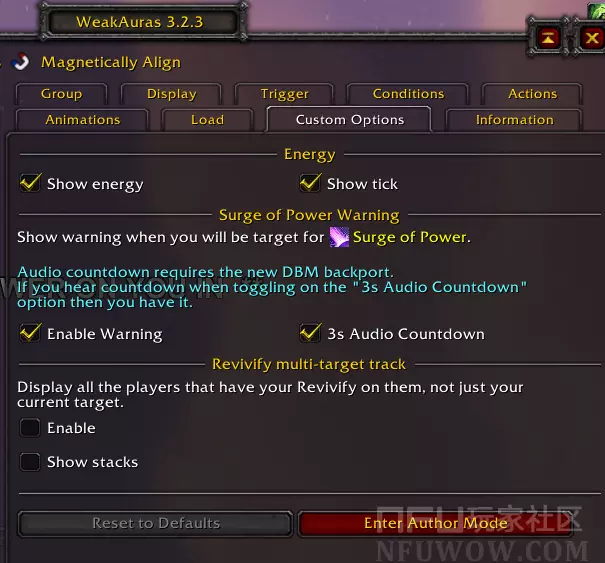
Task: Minimize the WeakAuras options panel
Action: (550, 38)
